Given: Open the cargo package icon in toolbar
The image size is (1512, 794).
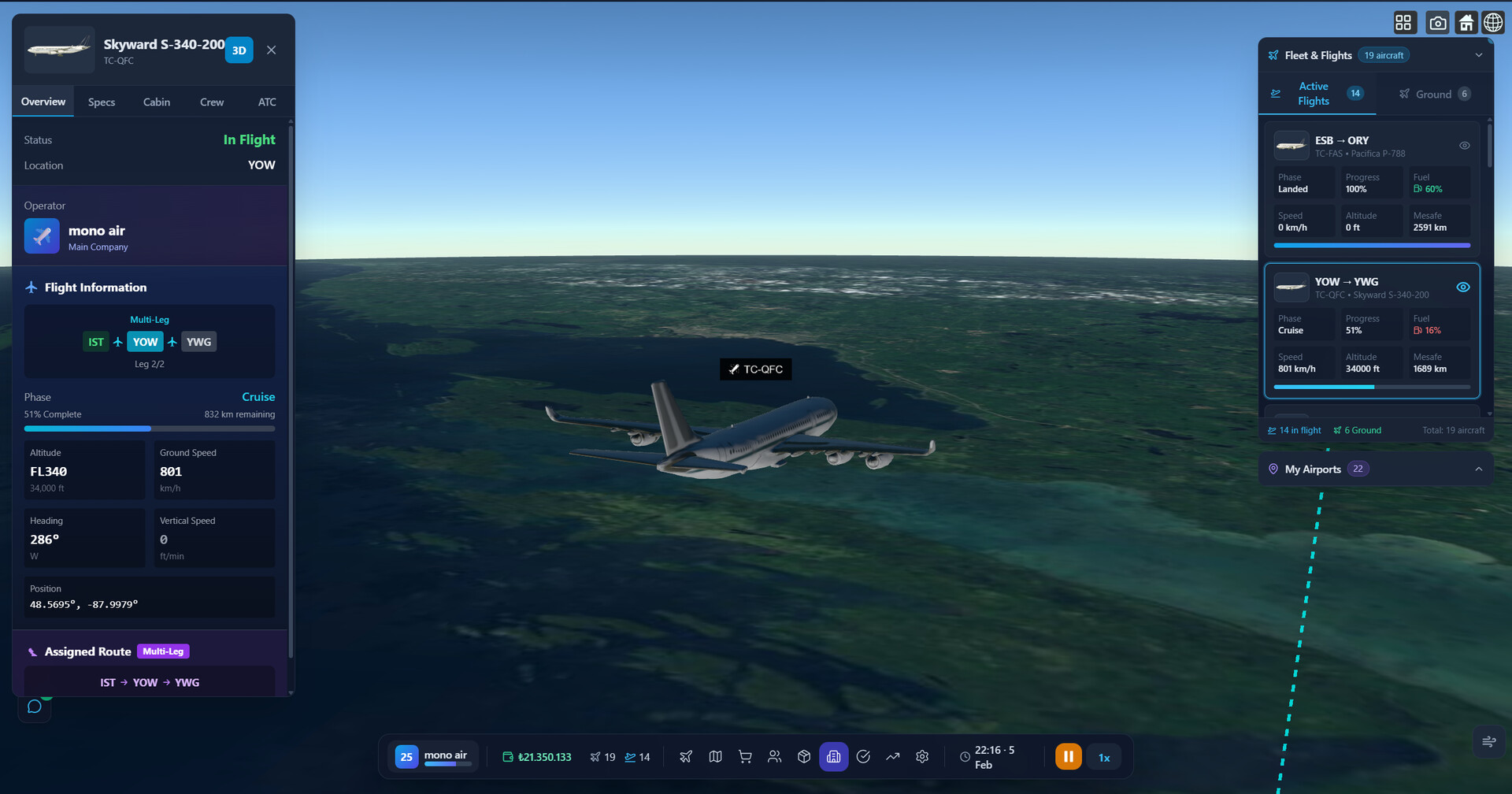Looking at the screenshot, I should pos(804,756).
